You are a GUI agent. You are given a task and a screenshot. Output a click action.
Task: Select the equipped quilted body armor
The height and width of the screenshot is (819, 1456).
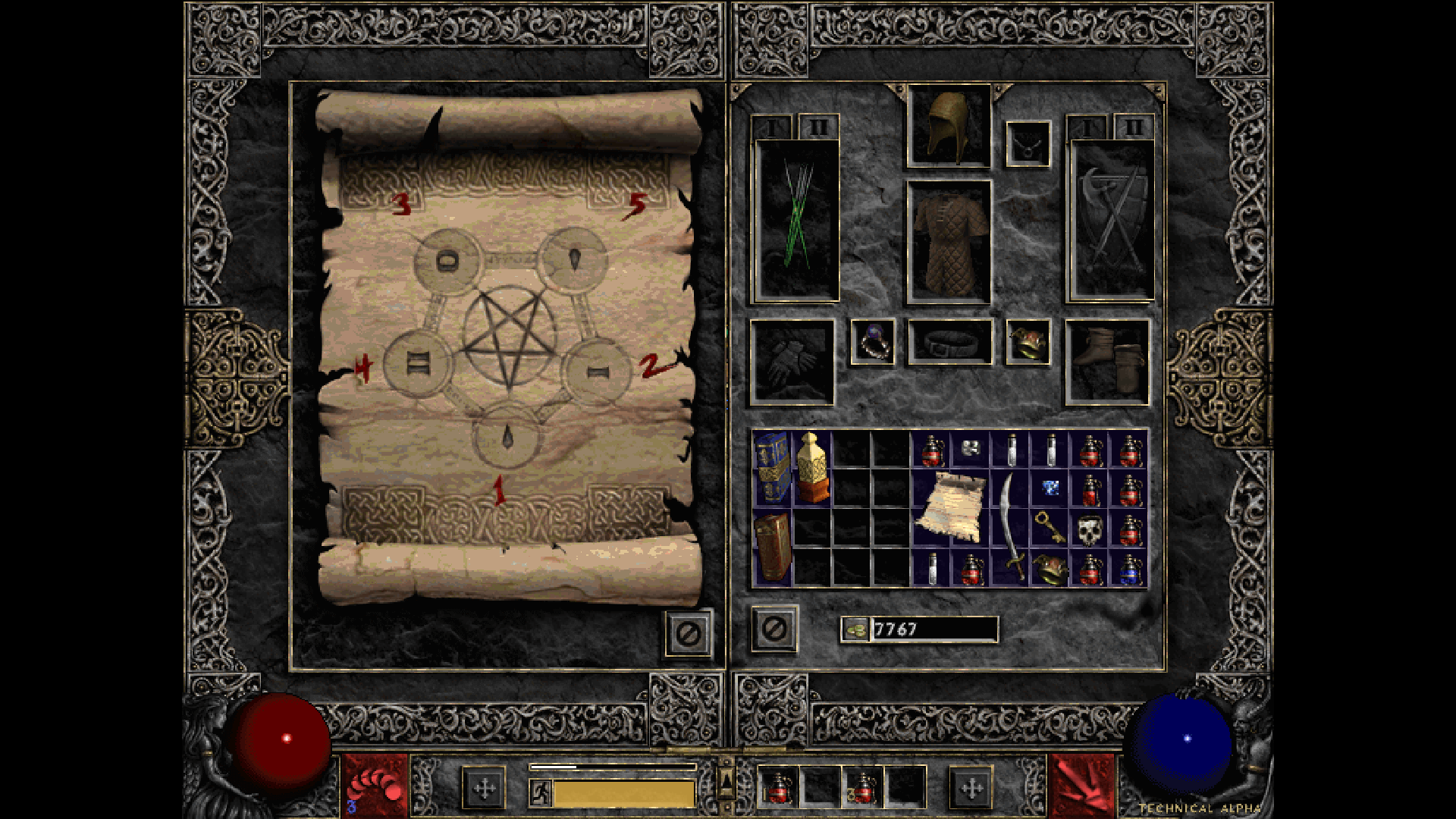pyautogui.click(x=949, y=241)
